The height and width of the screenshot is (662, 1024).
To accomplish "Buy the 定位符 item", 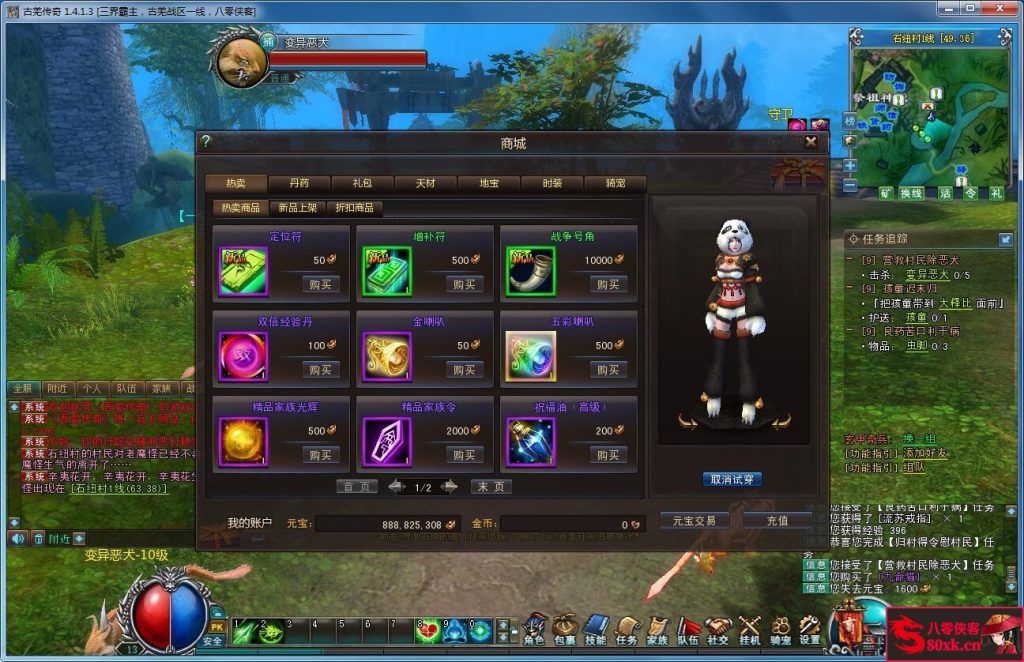I will click(321, 284).
